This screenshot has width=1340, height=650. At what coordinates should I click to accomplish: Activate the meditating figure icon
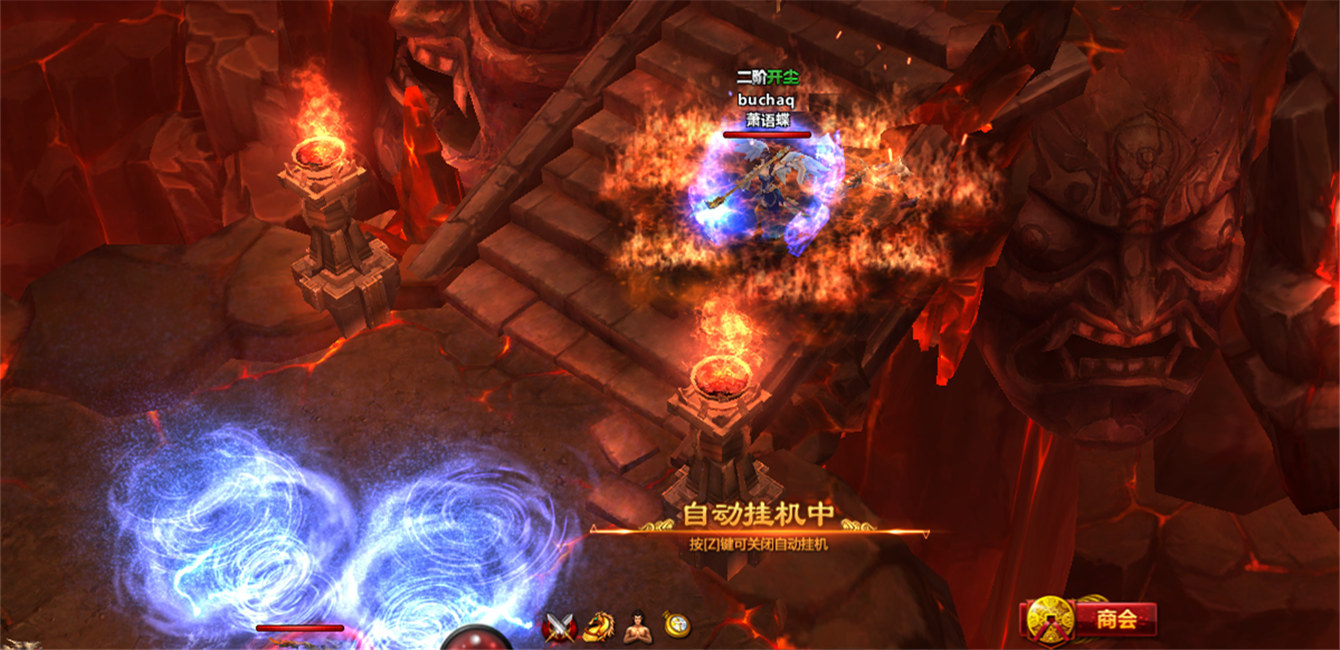pos(637,626)
